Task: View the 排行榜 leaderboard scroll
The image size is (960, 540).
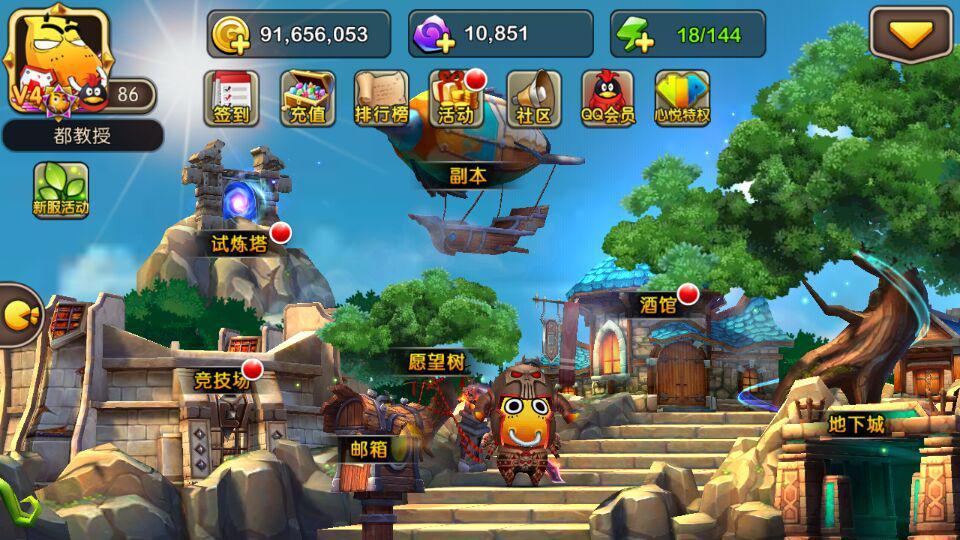Action: tap(382, 98)
